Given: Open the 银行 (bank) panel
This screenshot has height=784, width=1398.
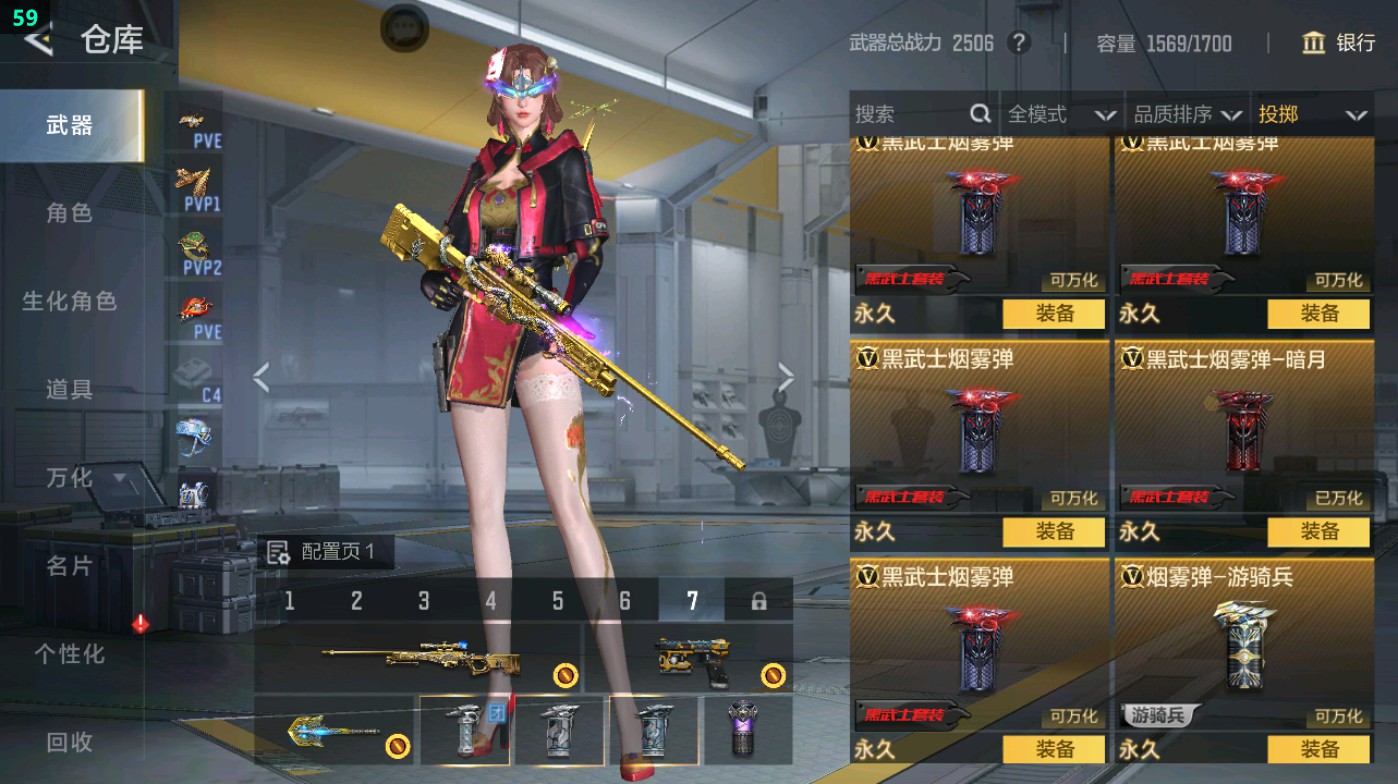Looking at the screenshot, I should click(x=1340, y=44).
